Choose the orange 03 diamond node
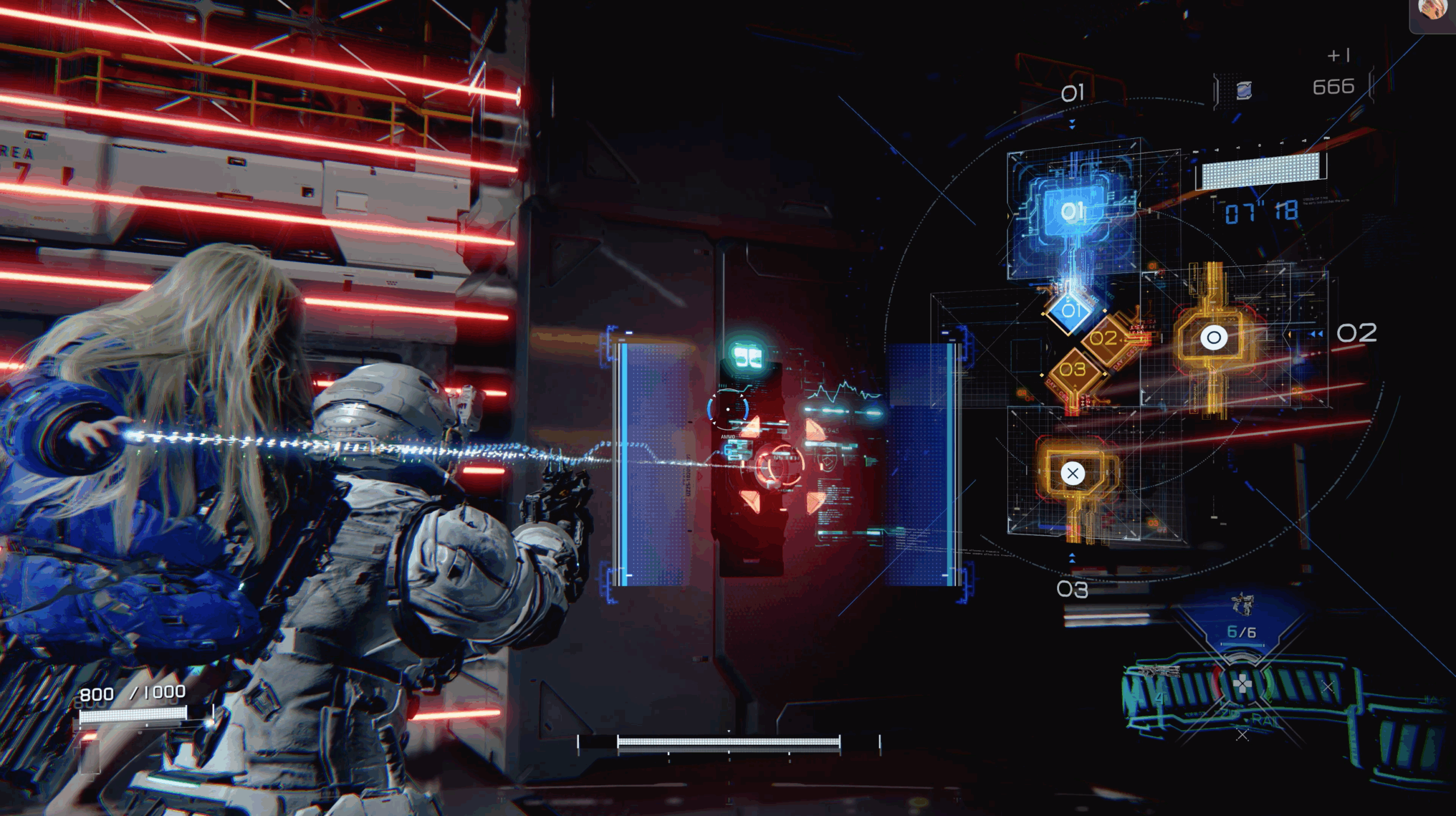1456x816 pixels. [1073, 370]
